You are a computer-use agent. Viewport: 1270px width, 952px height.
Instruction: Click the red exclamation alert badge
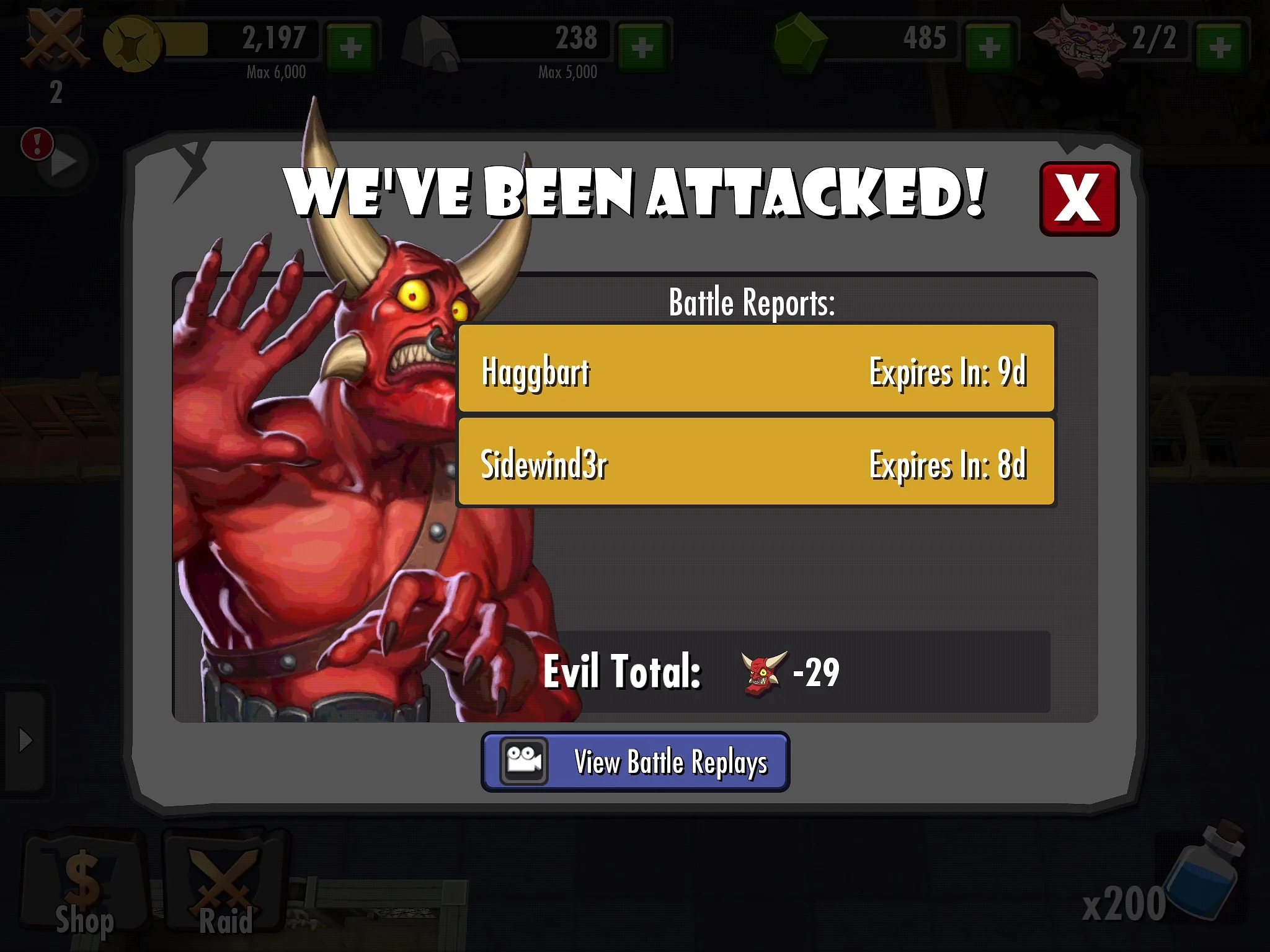tap(37, 144)
